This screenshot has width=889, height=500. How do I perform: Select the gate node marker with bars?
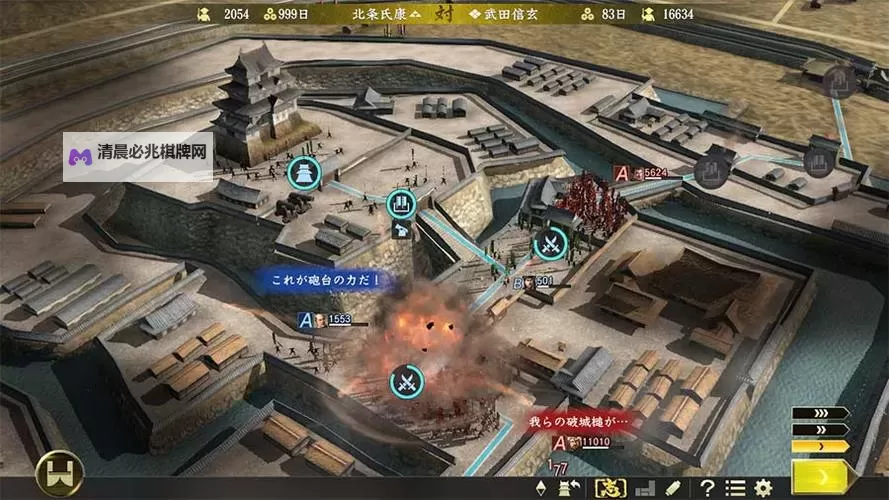tap(401, 204)
